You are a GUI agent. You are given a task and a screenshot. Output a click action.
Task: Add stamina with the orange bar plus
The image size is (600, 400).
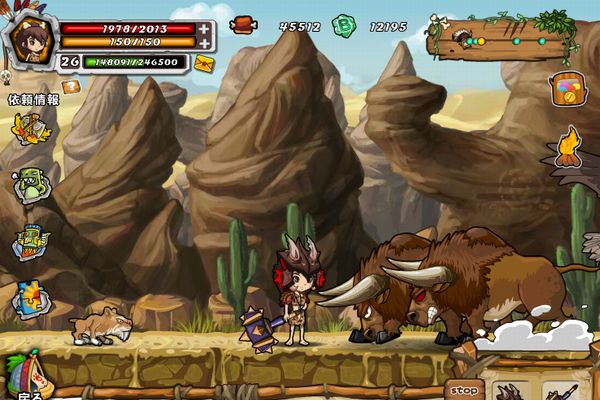[x=204, y=43]
